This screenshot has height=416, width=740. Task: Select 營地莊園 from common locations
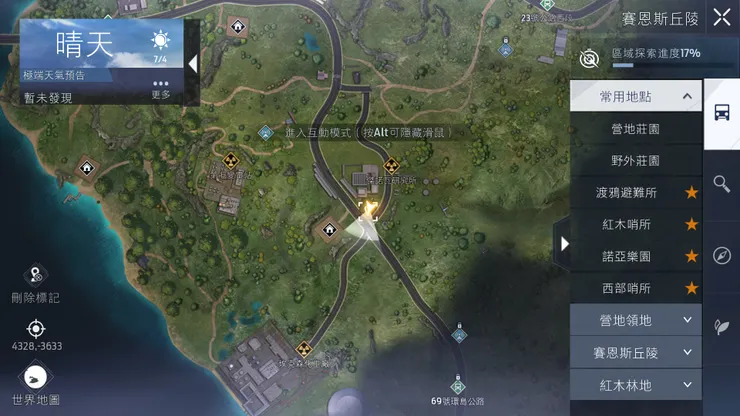pyautogui.click(x=635, y=129)
